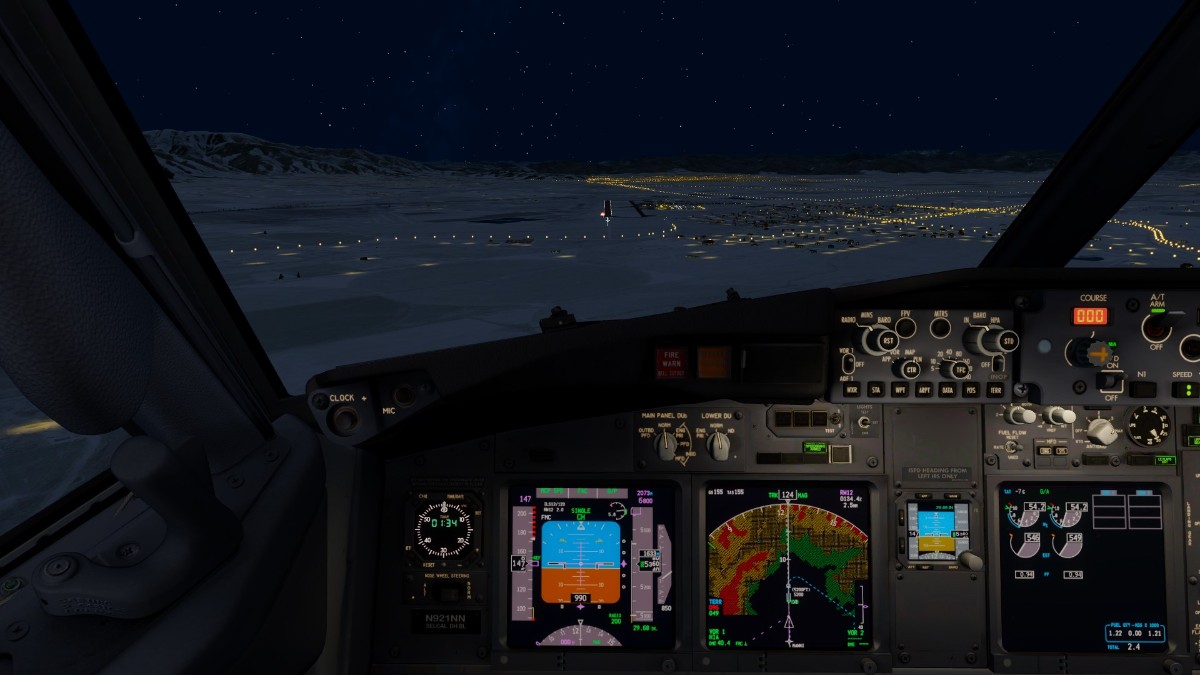This screenshot has height=675, width=1200.
Task: Show airports with the ARPT button
Action: [x=924, y=390]
